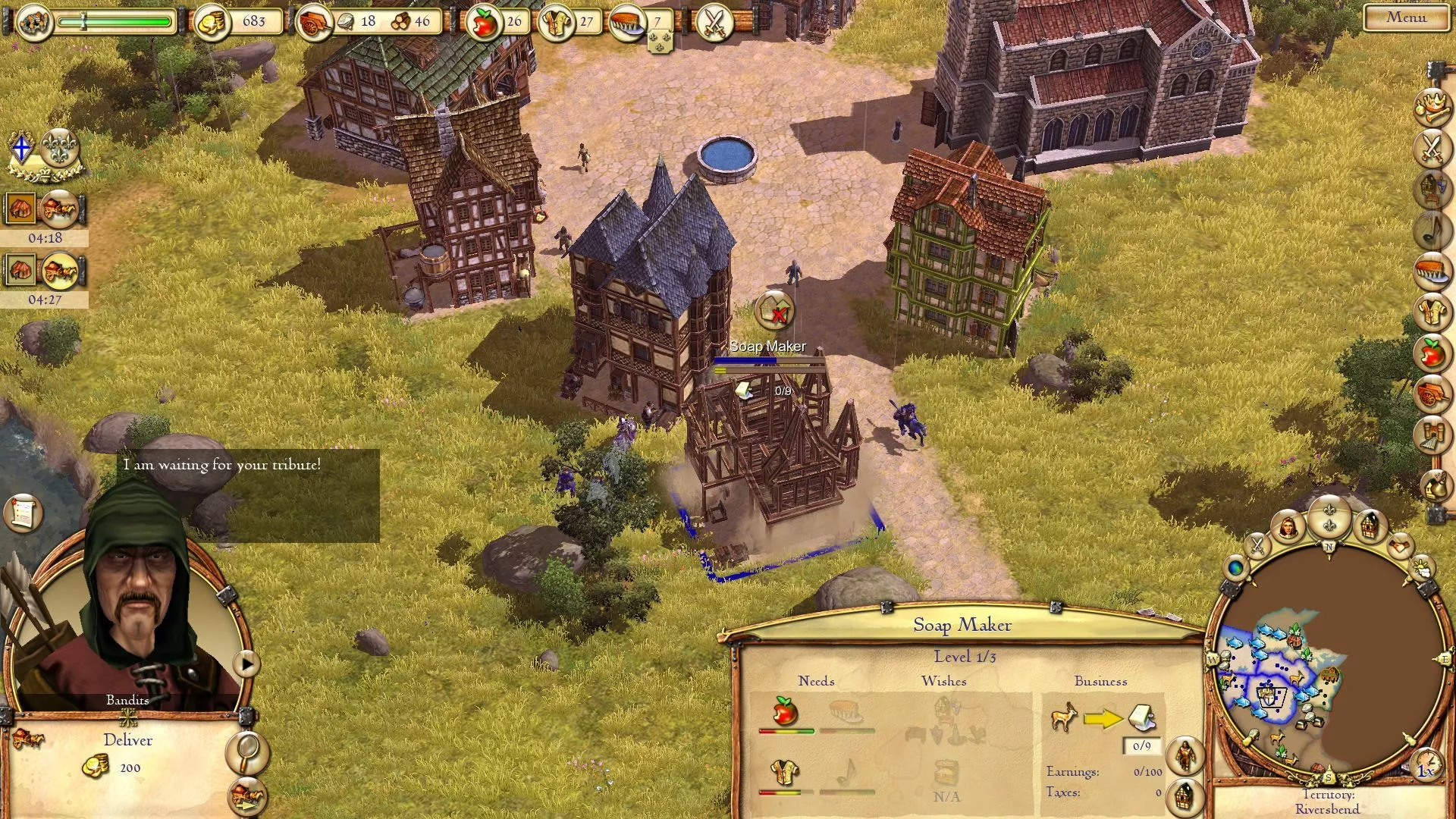Toggle the 1x game speed clock
The image size is (1456, 819).
(1426, 766)
